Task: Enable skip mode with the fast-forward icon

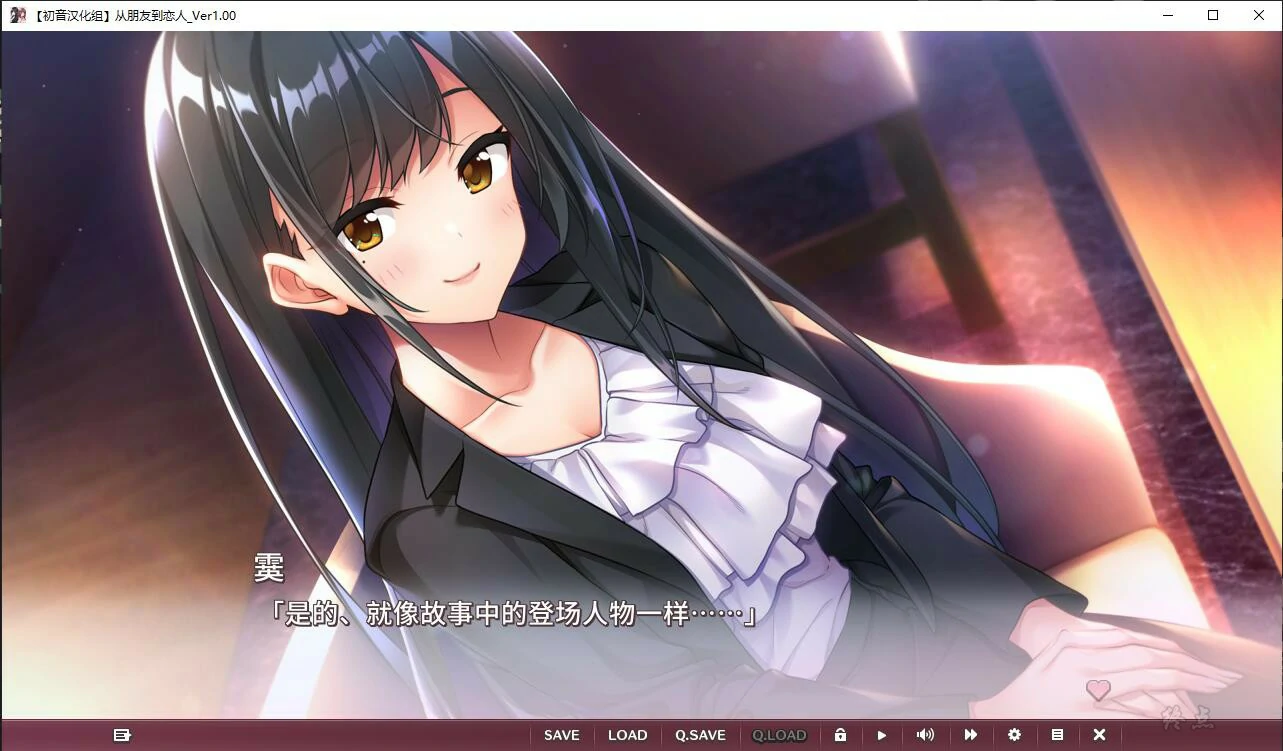Action: pos(970,735)
